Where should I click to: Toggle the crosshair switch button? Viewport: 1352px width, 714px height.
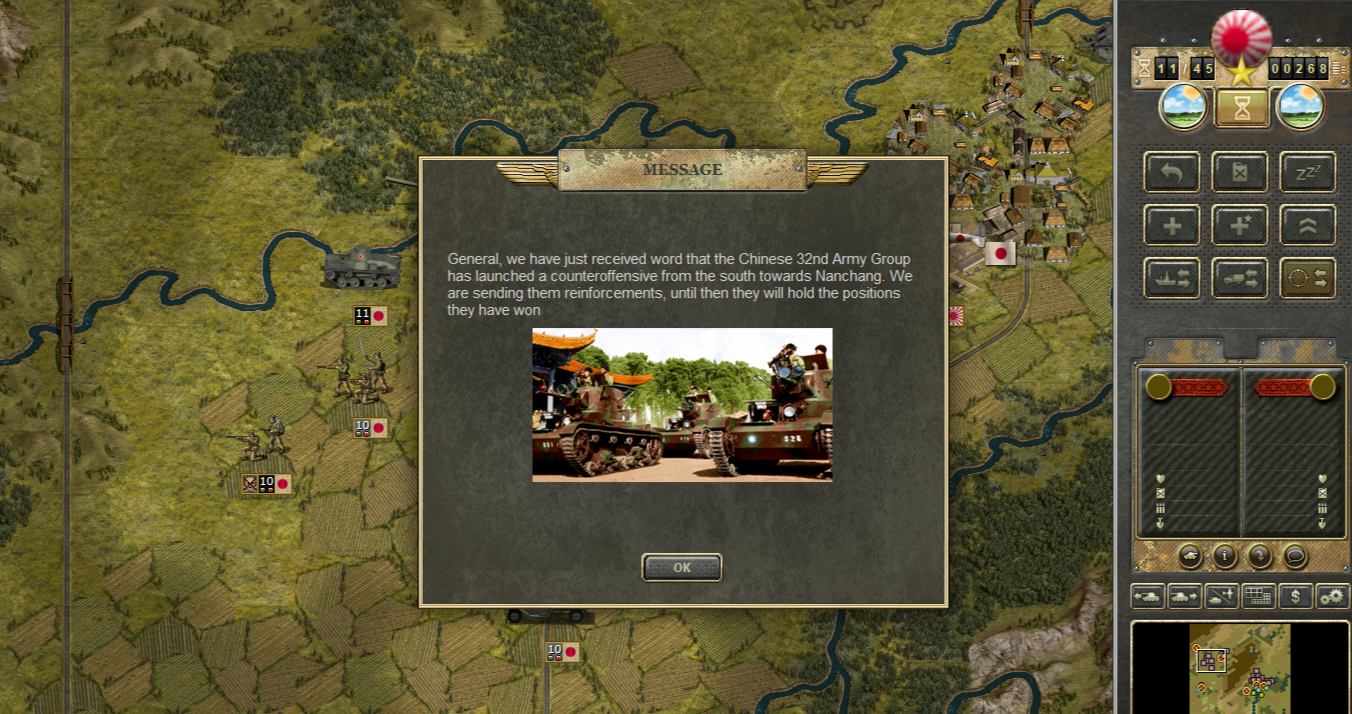[1307, 278]
